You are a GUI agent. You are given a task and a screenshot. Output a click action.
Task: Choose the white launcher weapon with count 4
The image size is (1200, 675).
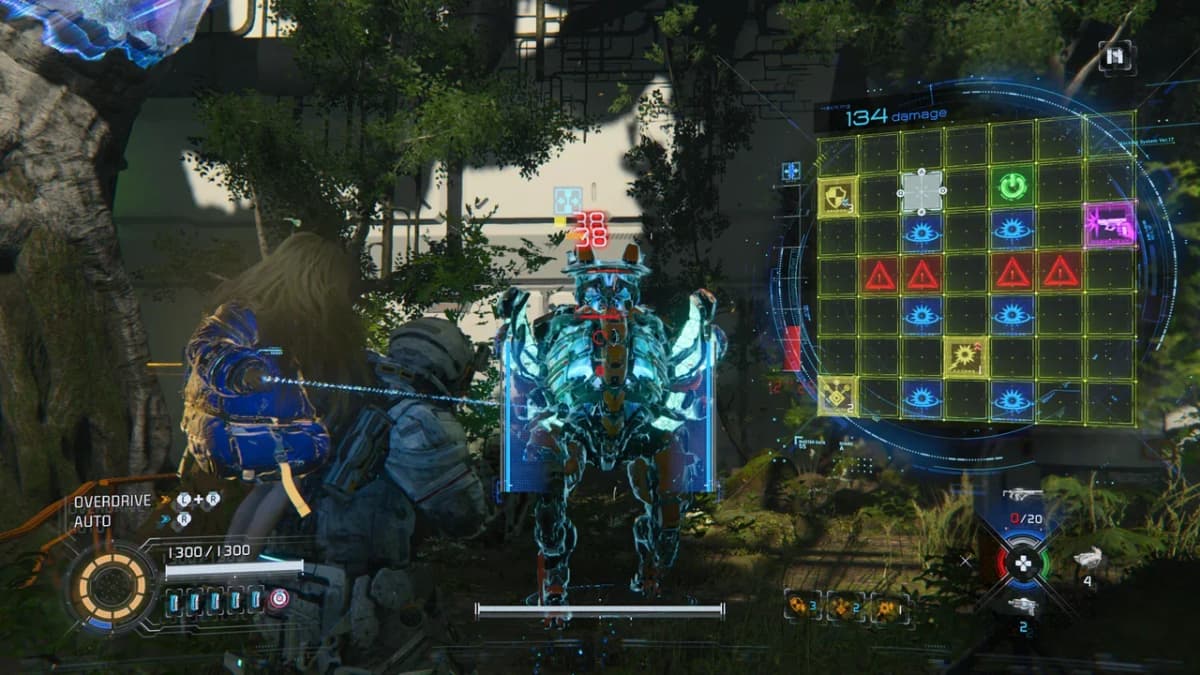[1087, 560]
